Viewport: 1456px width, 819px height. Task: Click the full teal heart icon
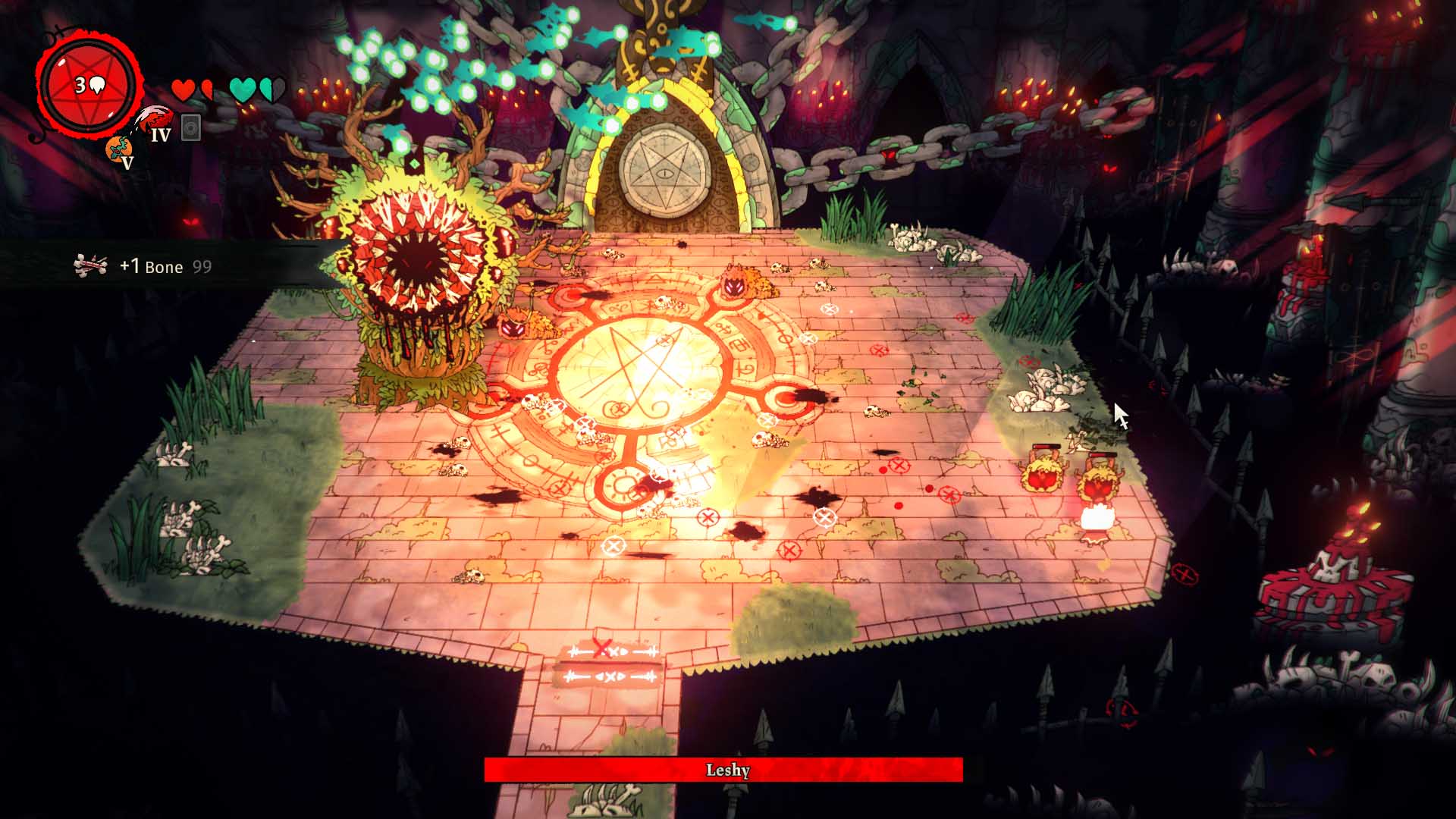(x=241, y=89)
